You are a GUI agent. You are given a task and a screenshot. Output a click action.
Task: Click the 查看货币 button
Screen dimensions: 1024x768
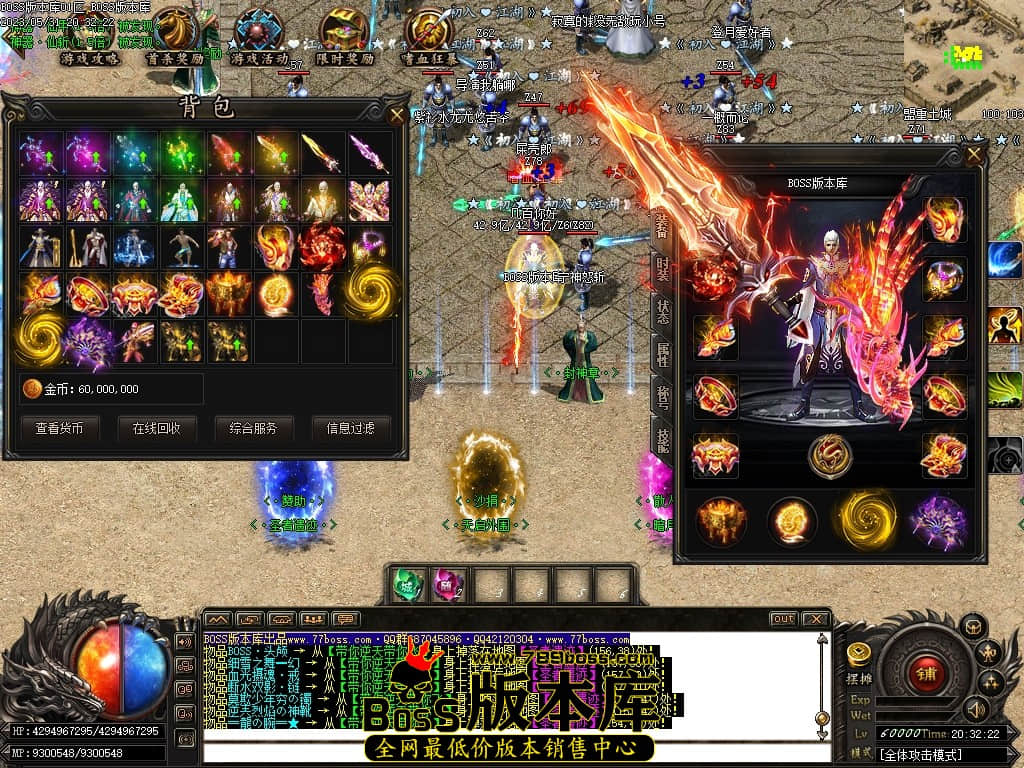point(67,428)
